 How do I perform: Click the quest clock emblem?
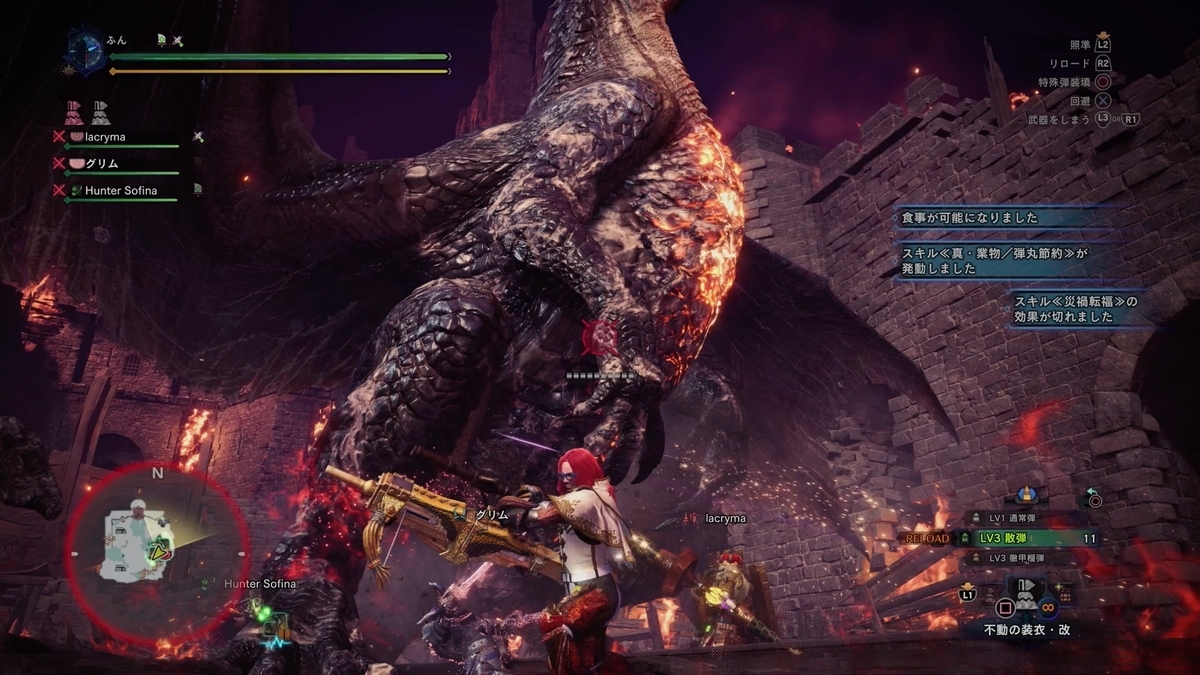(x=86, y=52)
